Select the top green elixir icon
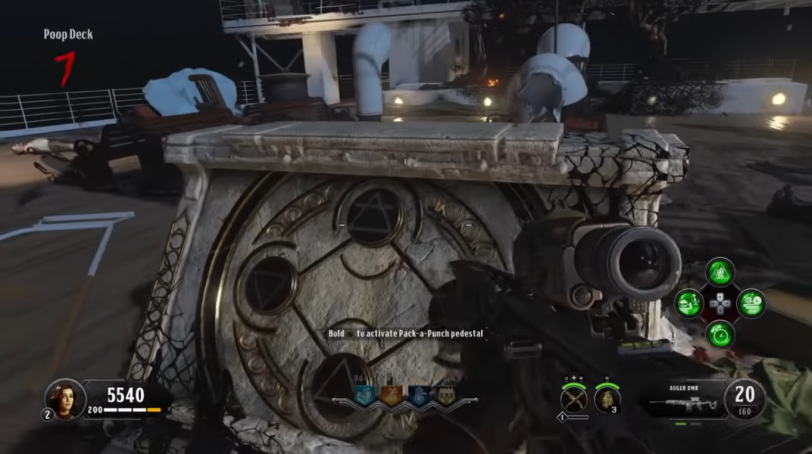812x454 pixels. pos(720,271)
